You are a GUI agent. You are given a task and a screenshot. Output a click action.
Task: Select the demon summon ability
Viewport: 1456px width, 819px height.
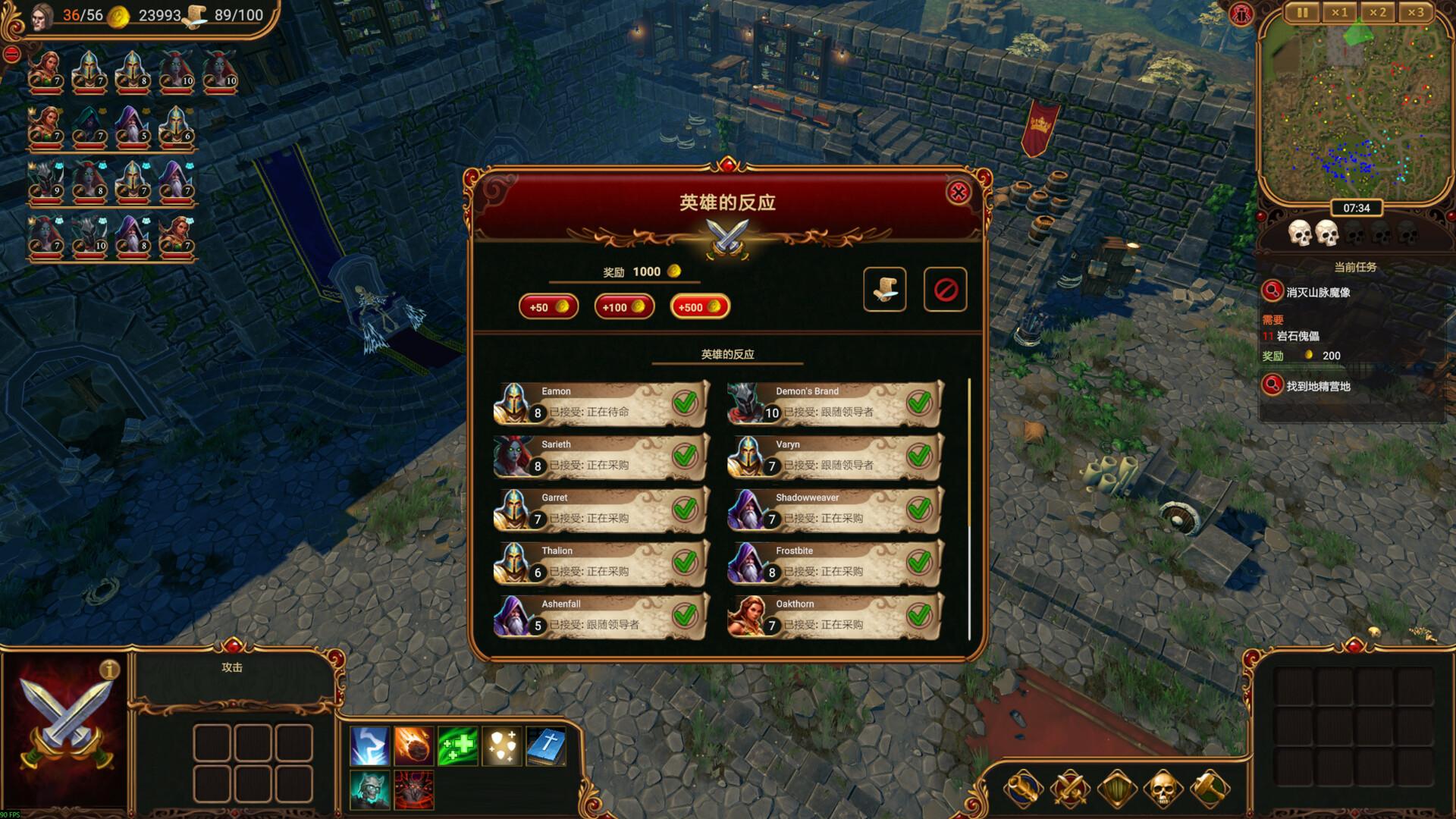pyautogui.click(x=413, y=789)
